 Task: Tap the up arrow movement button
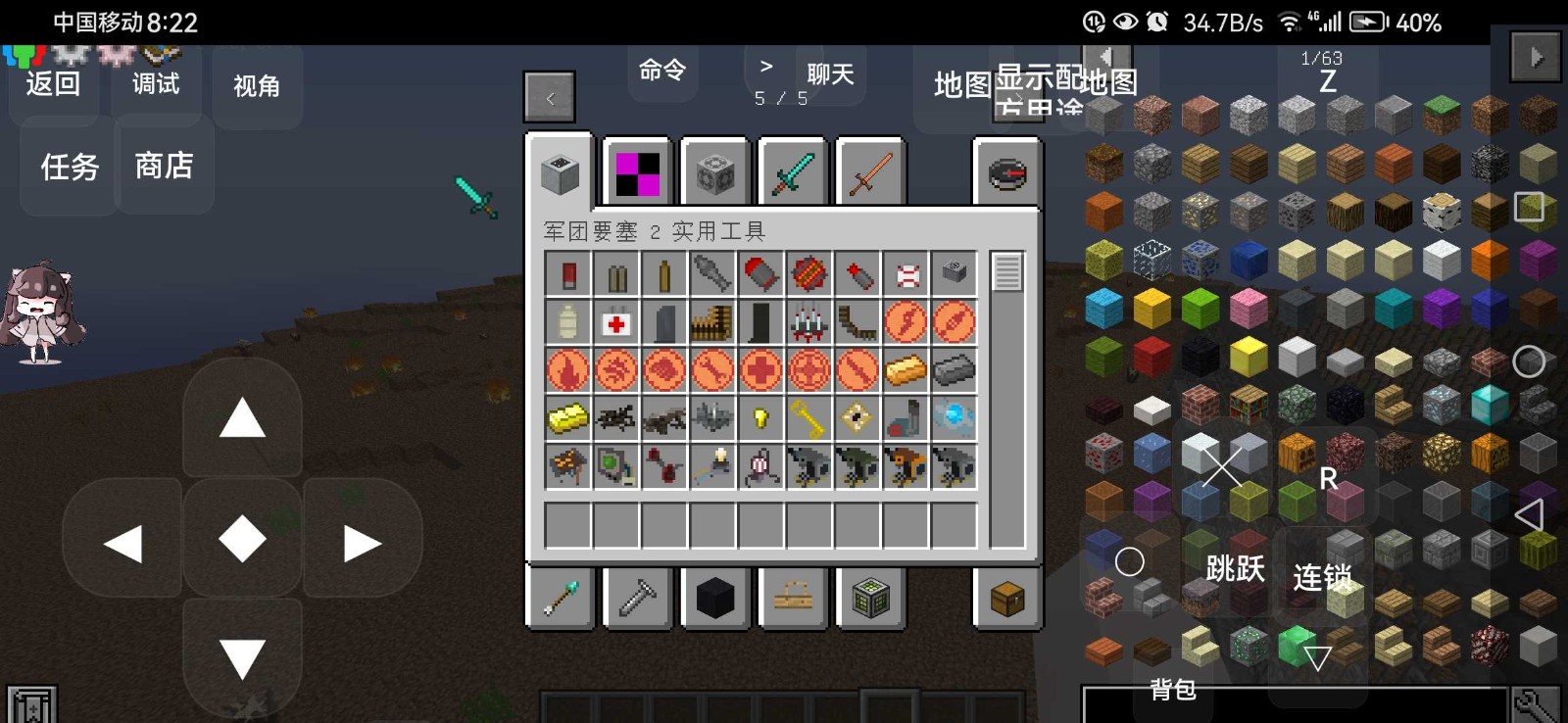point(242,419)
